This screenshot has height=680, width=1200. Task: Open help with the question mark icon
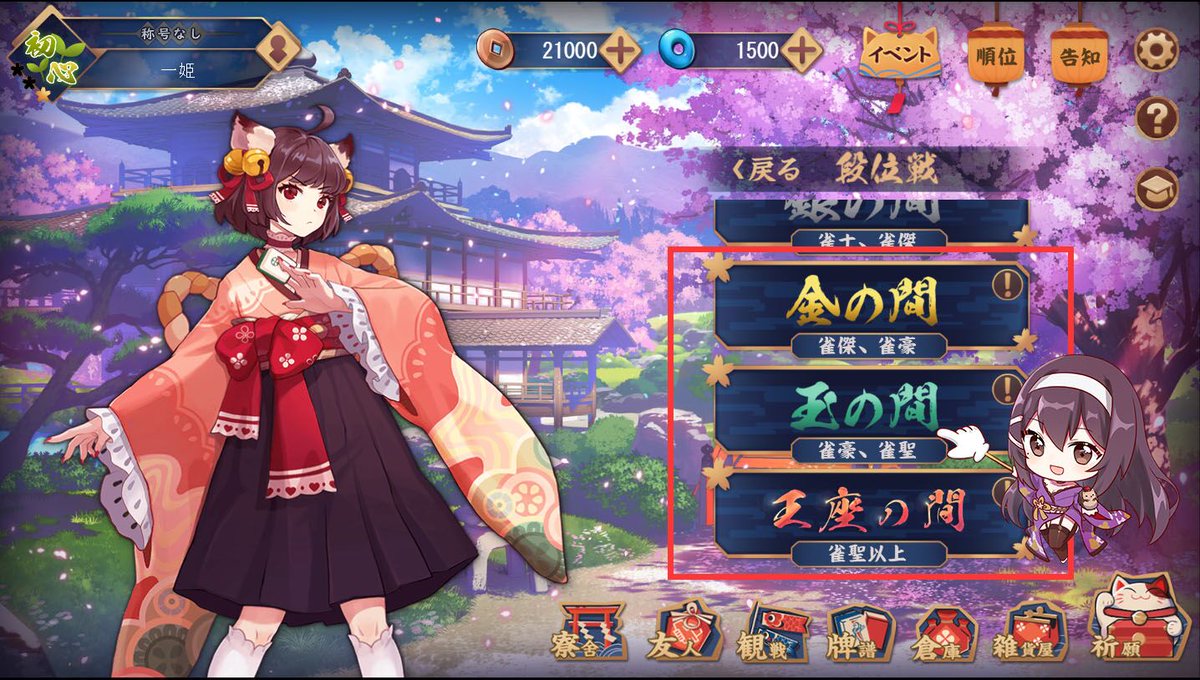pos(1156,119)
